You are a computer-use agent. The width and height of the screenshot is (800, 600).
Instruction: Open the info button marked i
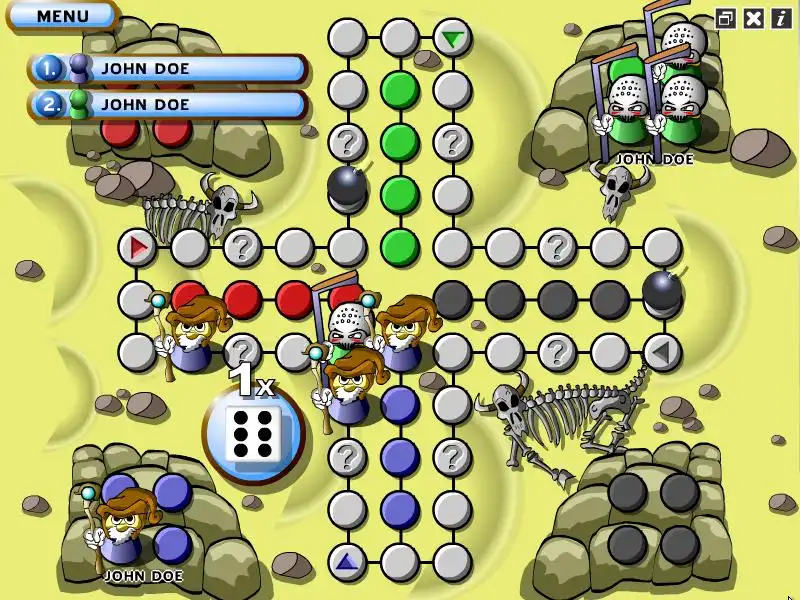[x=780, y=18]
